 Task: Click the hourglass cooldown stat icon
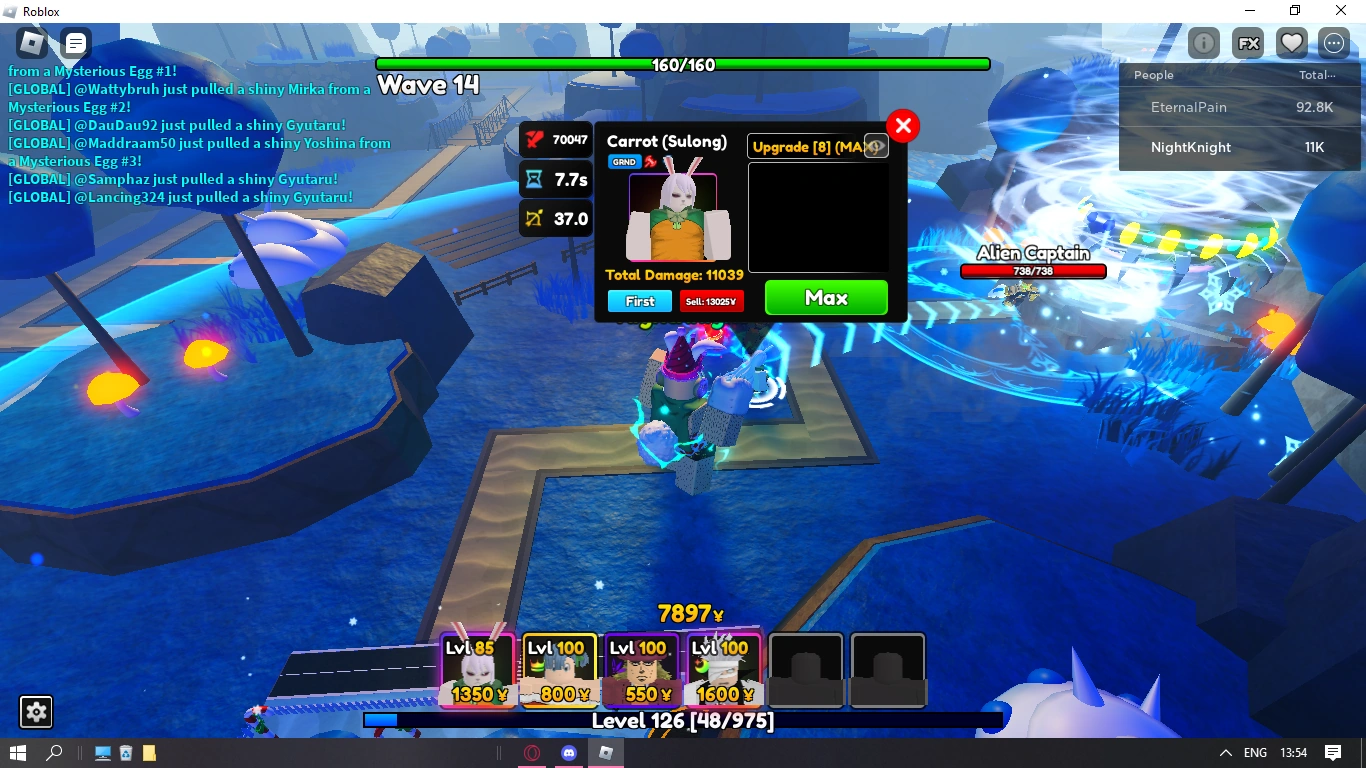pos(531,179)
